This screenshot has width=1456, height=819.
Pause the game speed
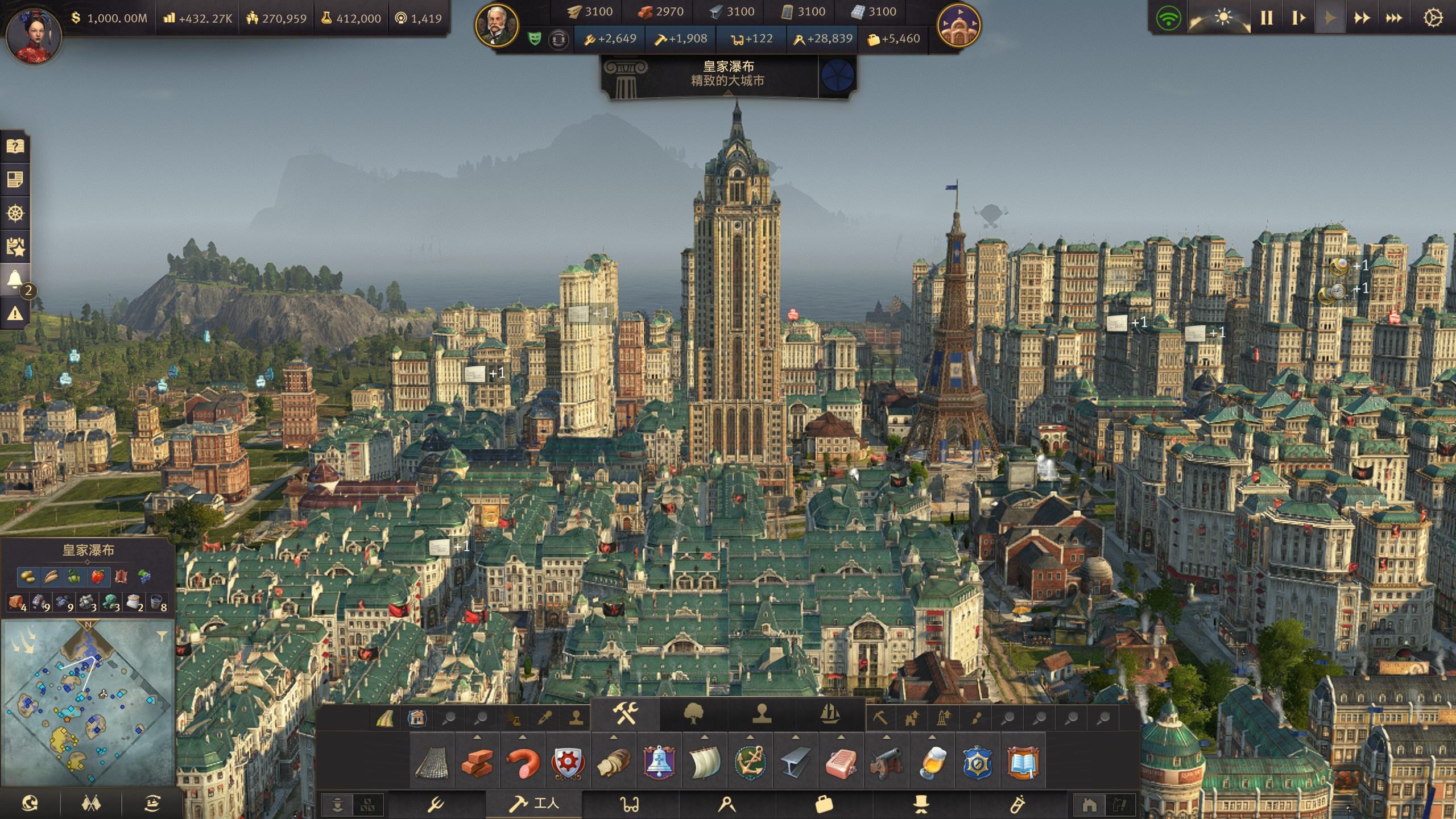tap(1267, 18)
